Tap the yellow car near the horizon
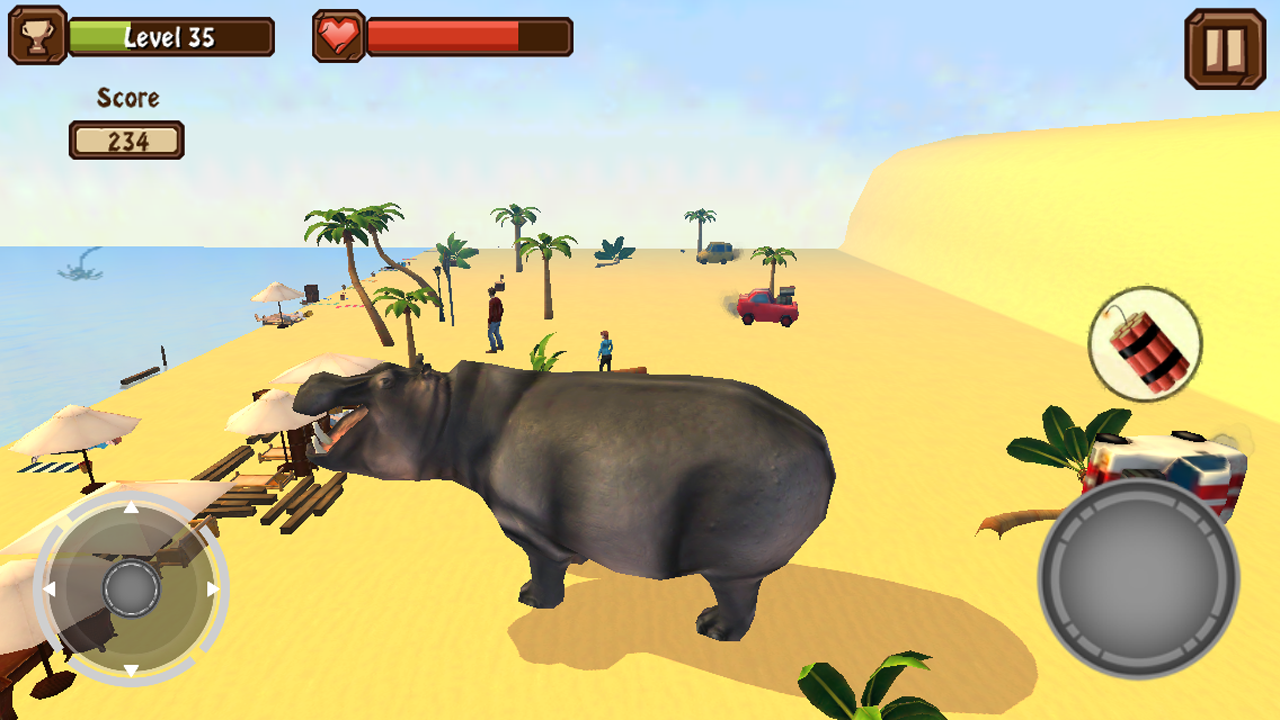1280x720 pixels. tap(712, 250)
